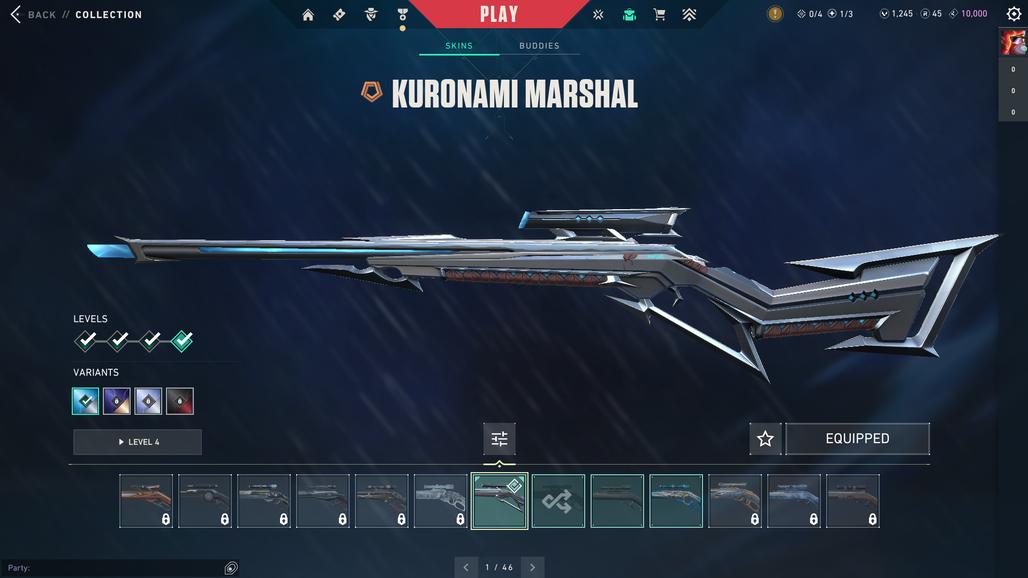The height and width of the screenshot is (578, 1028).
Task: Go to previous page of skins
Action: tap(466, 567)
